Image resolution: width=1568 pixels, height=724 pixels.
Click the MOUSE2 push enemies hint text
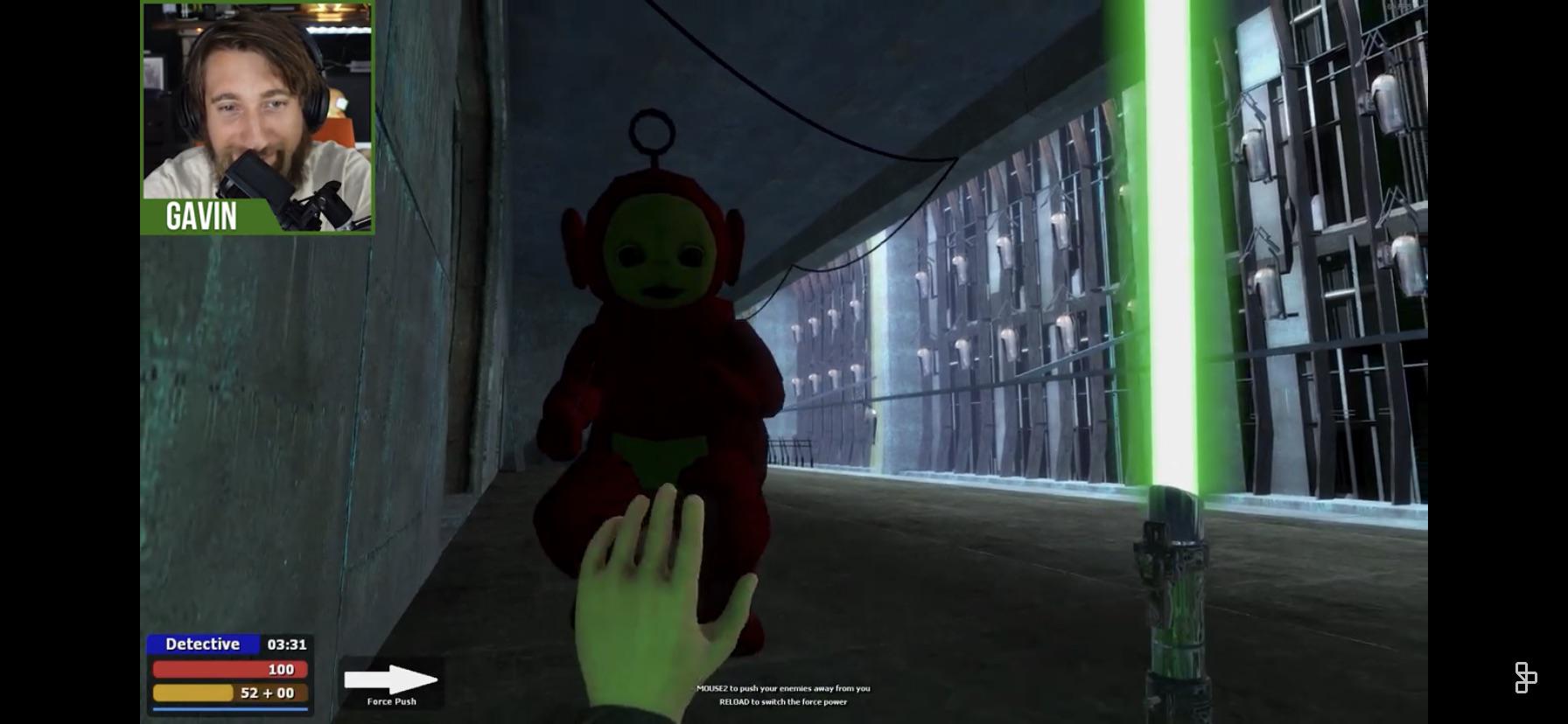(783, 688)
